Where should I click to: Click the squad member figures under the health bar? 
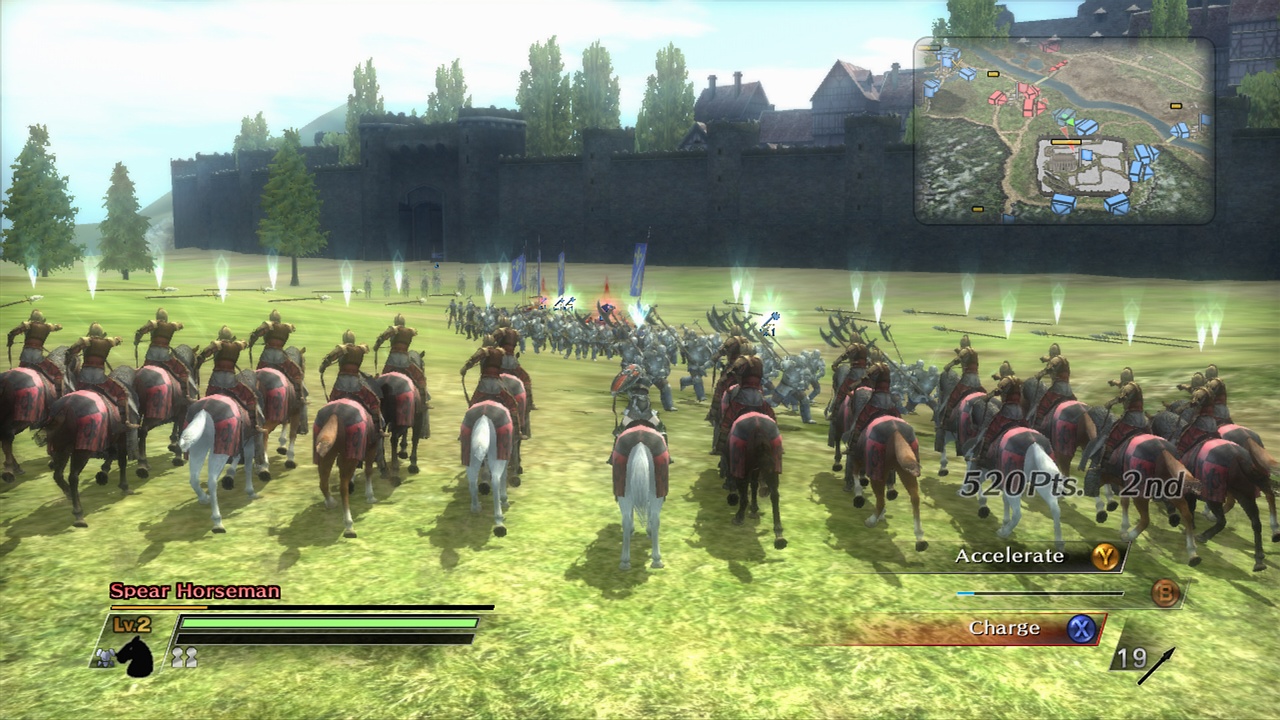[x=185, y=655]
